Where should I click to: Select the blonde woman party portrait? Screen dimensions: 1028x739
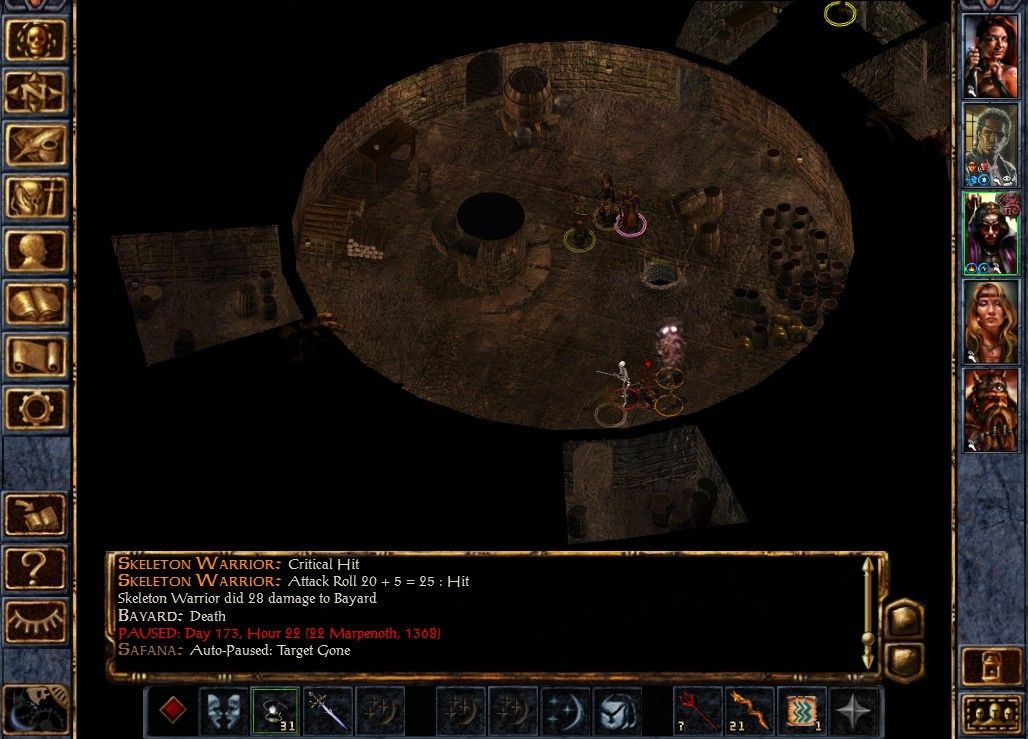990,321
